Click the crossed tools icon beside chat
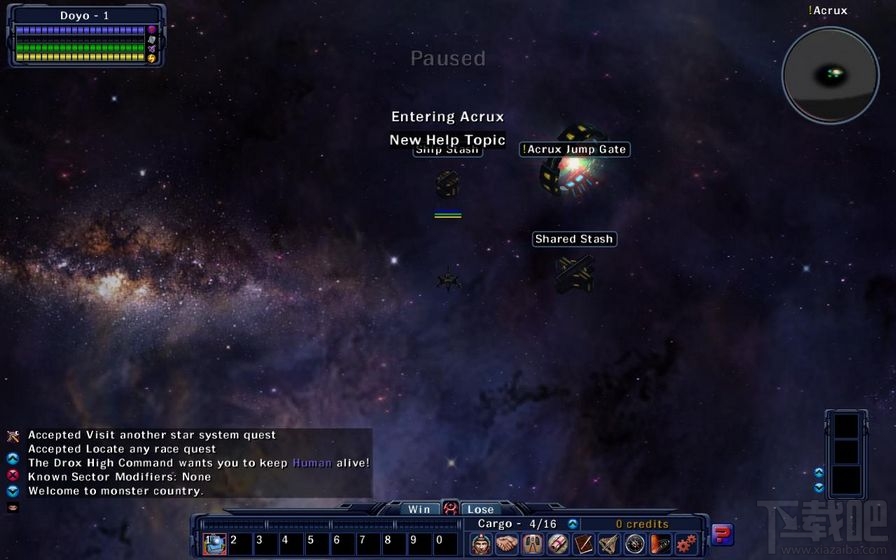Screen dimensions: 896x560 (13, 436)
